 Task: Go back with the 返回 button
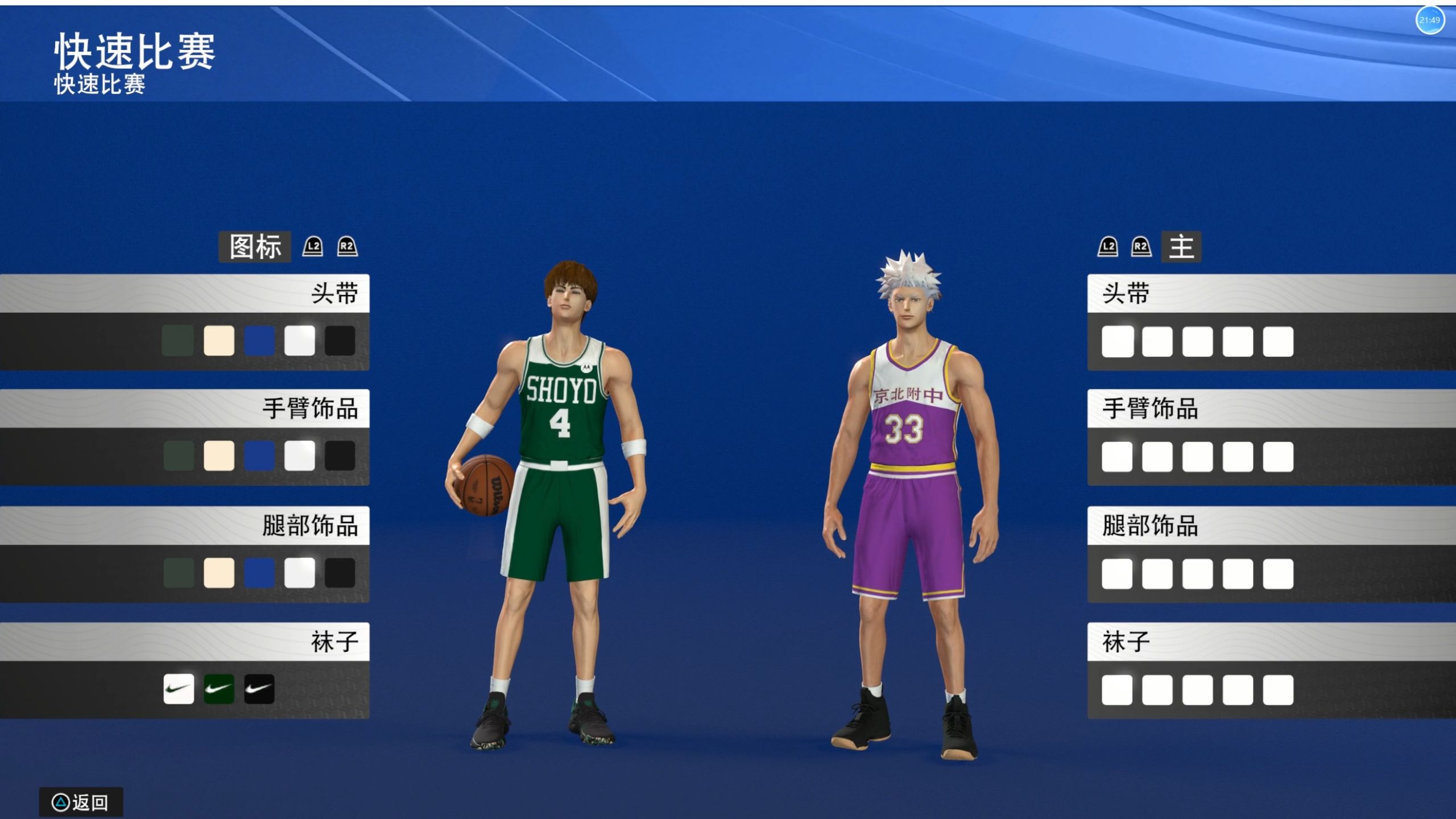[x=81, y=803]
